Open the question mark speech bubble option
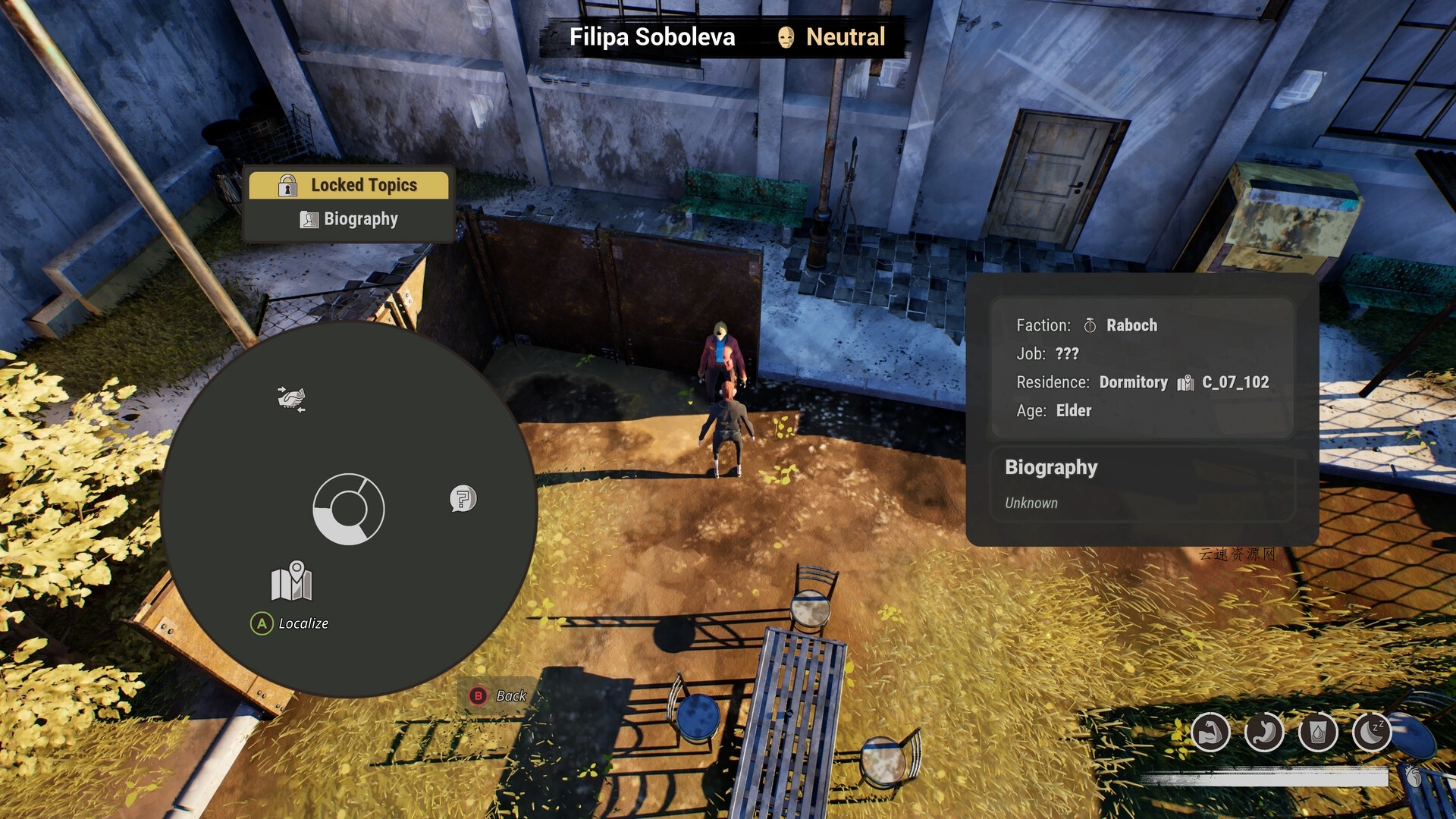The height and width of the screenshot is (819, 1456). pyautogui.click(x=463, y=499)
